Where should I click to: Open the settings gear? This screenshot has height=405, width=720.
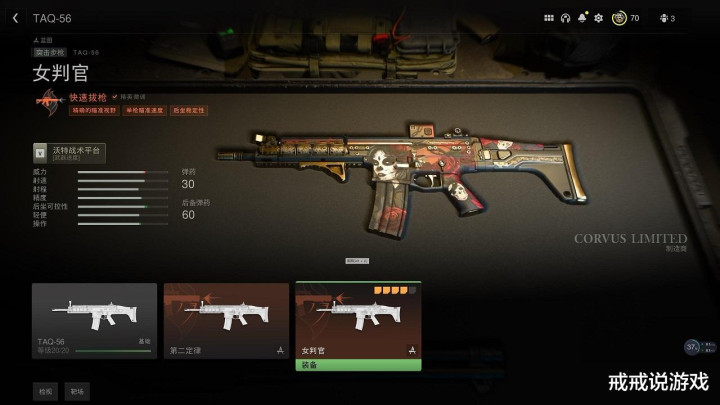598,18
